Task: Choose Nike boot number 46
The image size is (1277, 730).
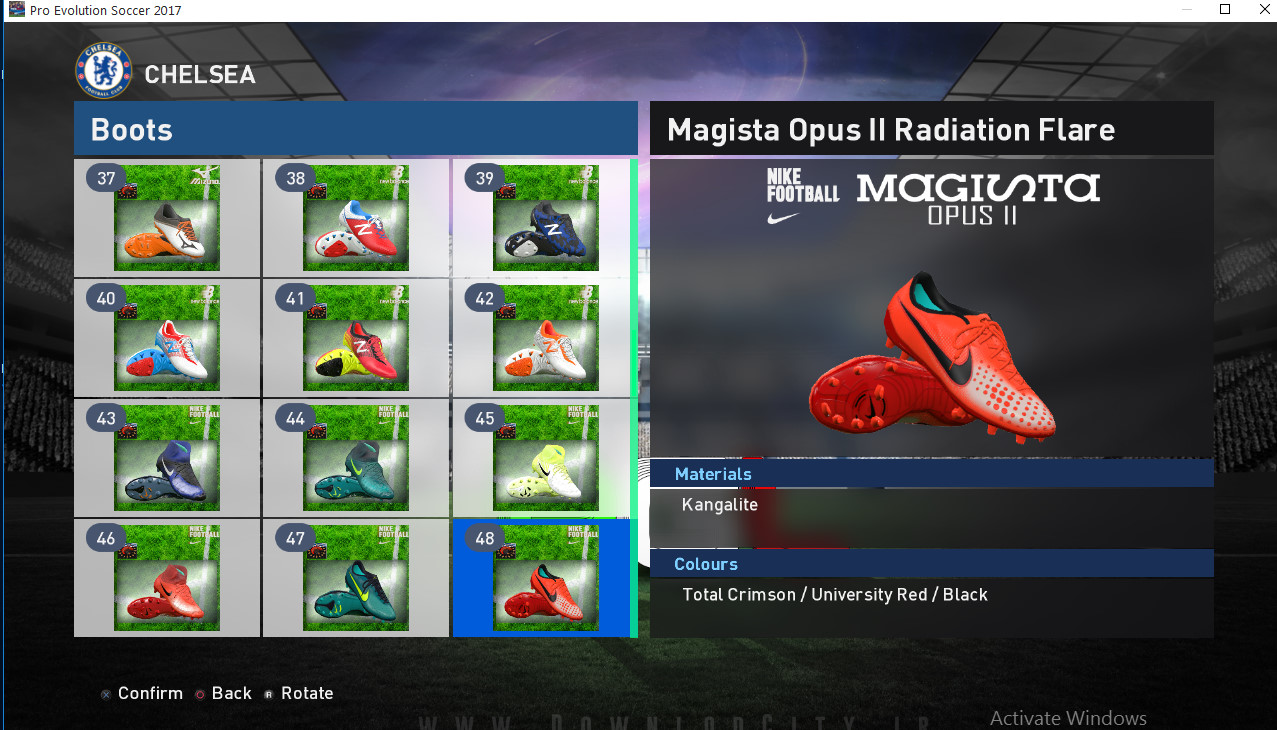Action: tap(166, 578)
